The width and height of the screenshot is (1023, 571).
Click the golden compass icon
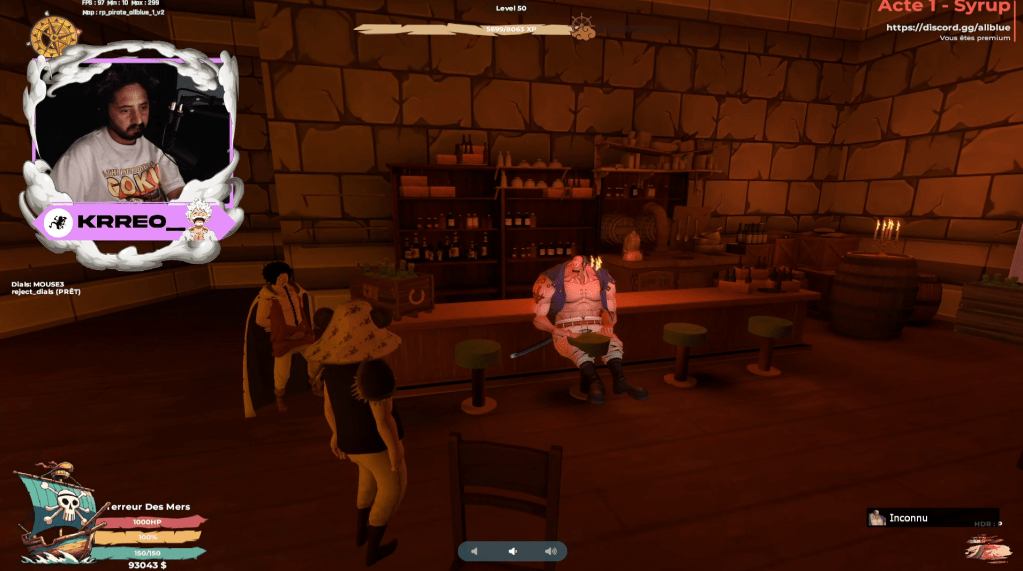[x=55, y=37]
